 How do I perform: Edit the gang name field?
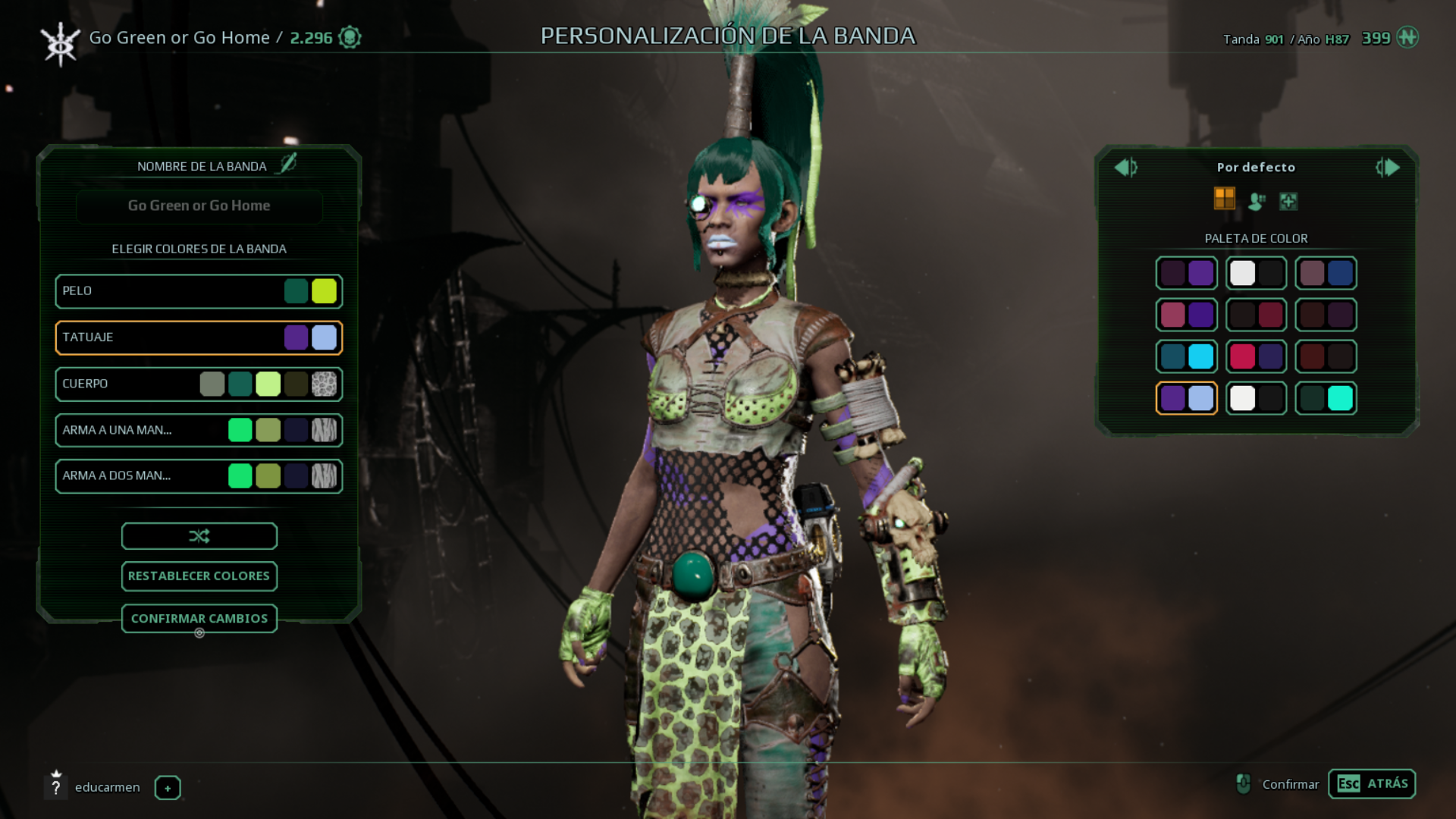click(x=199, y=206)
